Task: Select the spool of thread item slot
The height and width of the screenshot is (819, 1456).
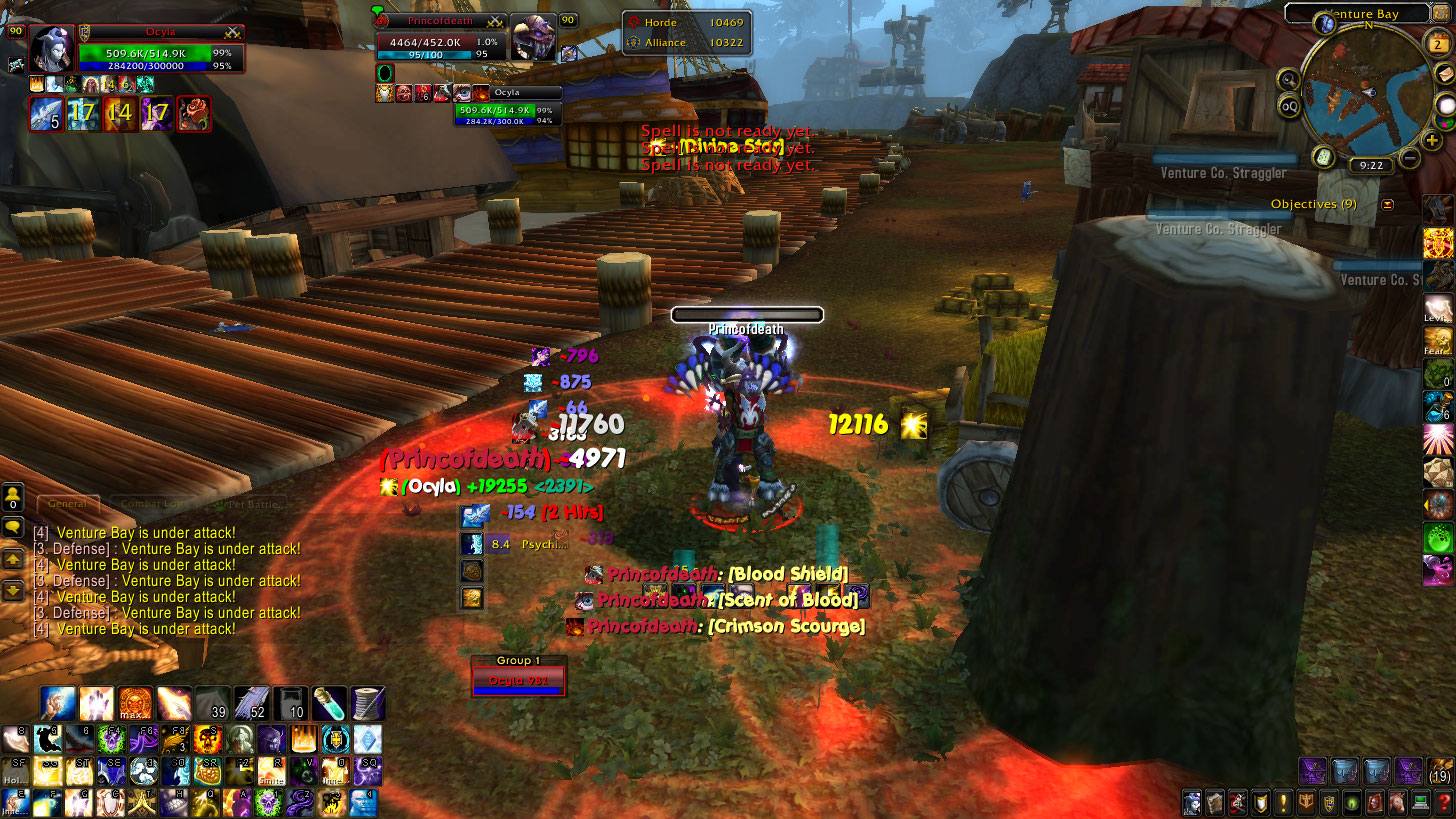Action: pos(368,703)
